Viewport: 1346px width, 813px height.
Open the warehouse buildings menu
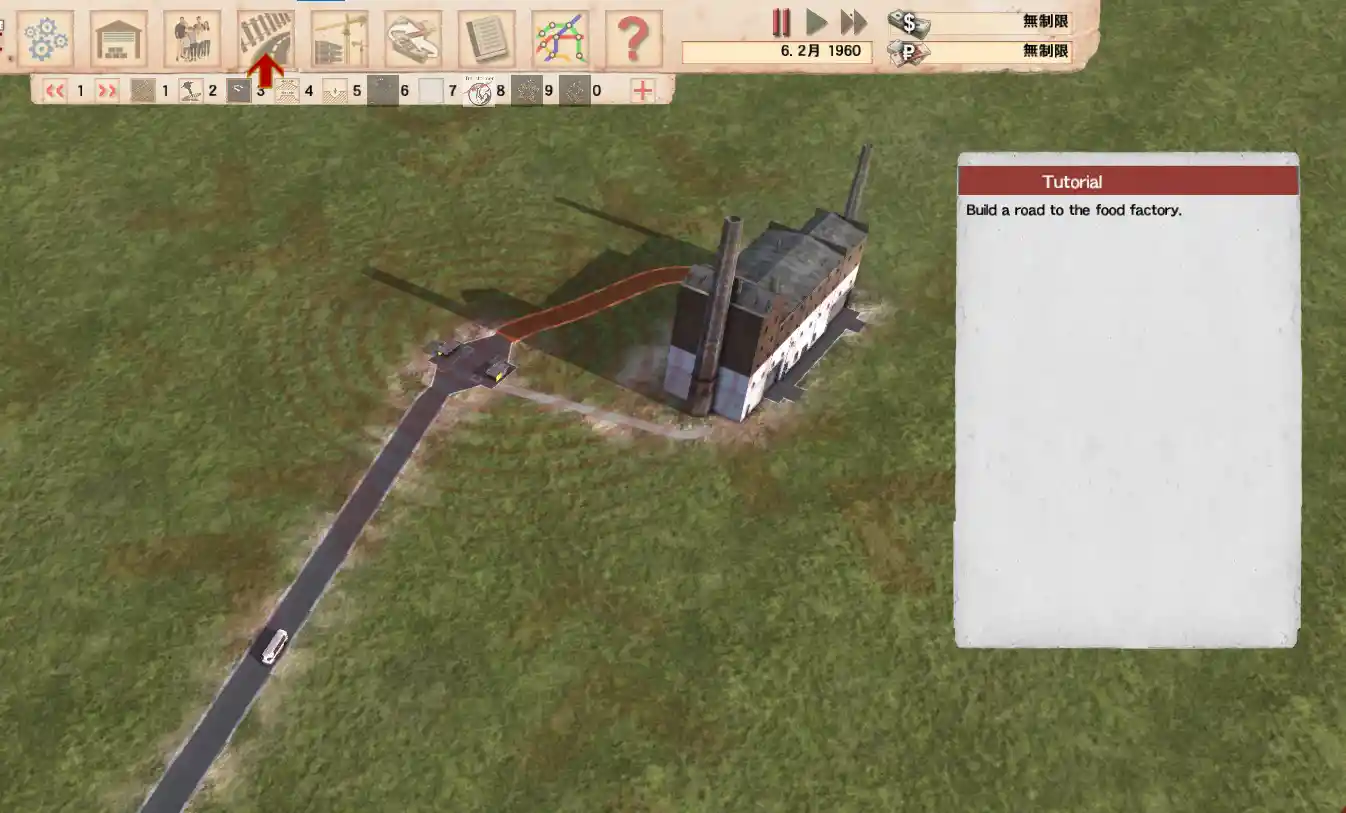point(118,39)
